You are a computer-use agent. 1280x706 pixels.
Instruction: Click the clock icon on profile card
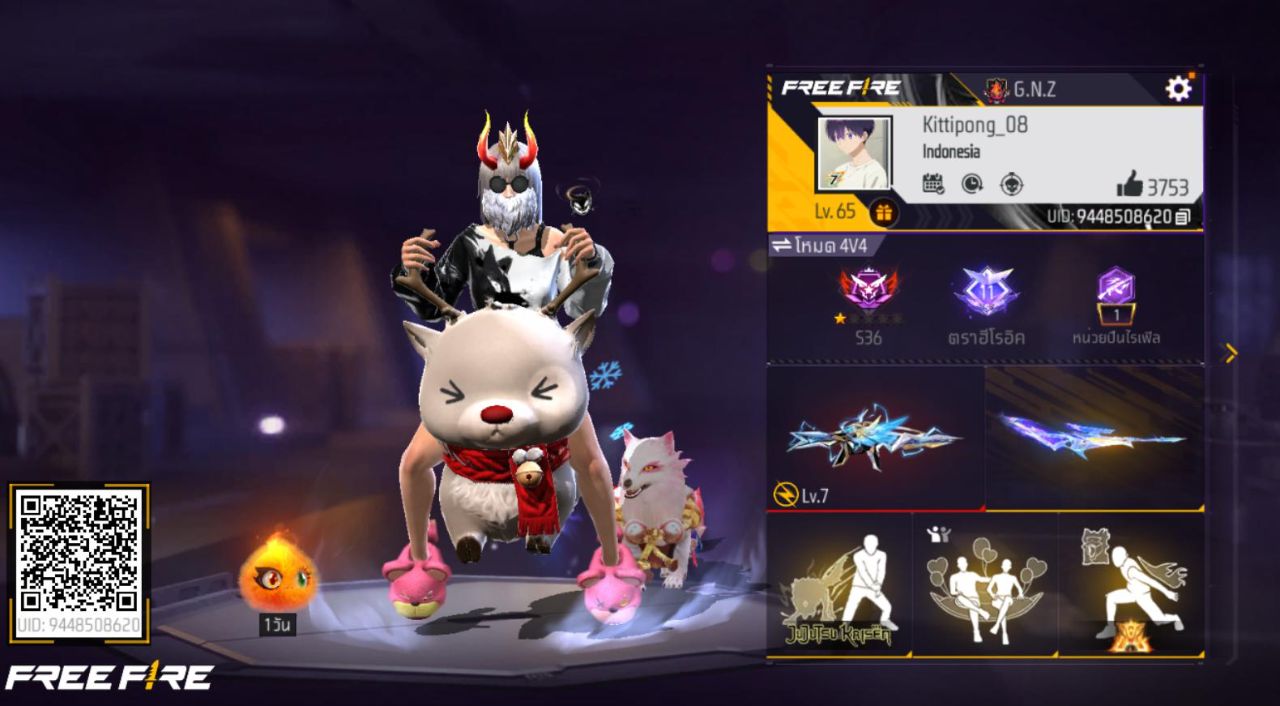coord(972,184)
